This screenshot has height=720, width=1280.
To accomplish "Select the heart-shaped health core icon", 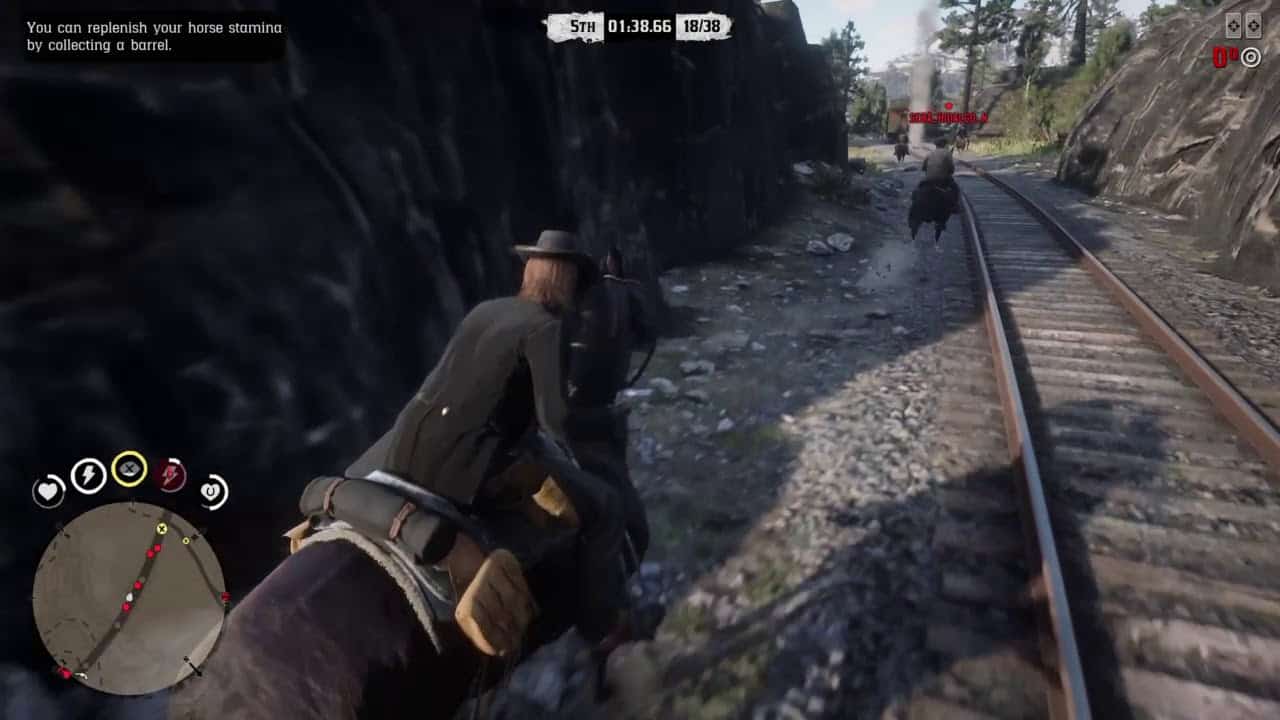I will 48,492.
